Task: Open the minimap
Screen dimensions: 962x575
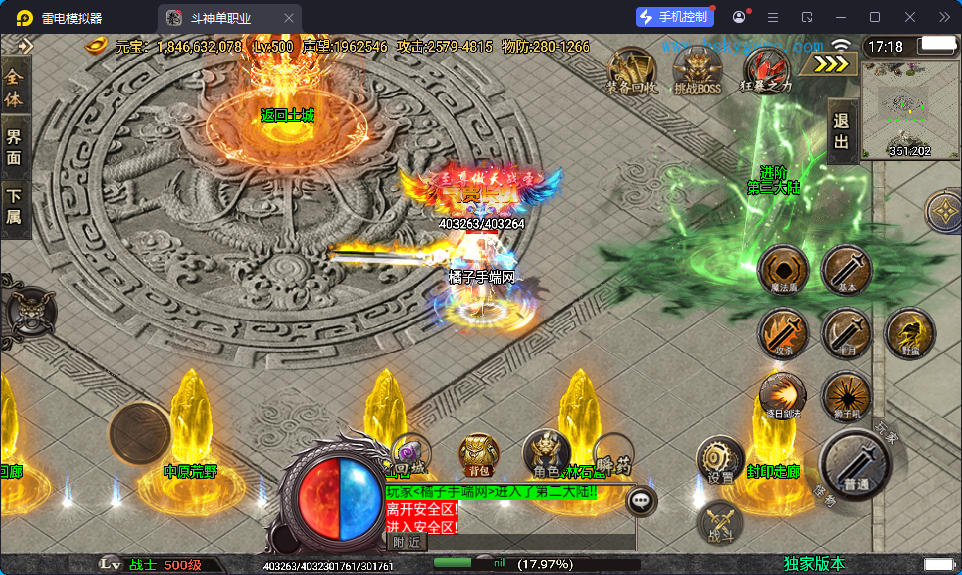Action: 909,109
